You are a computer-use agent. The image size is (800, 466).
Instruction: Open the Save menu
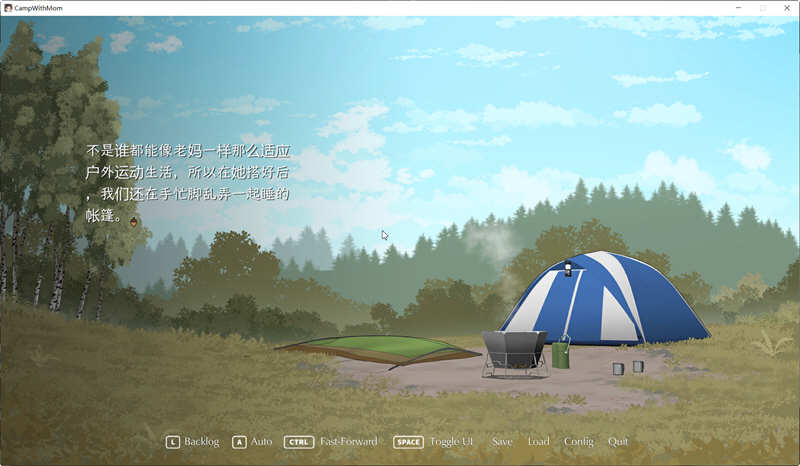pos(502,441)
